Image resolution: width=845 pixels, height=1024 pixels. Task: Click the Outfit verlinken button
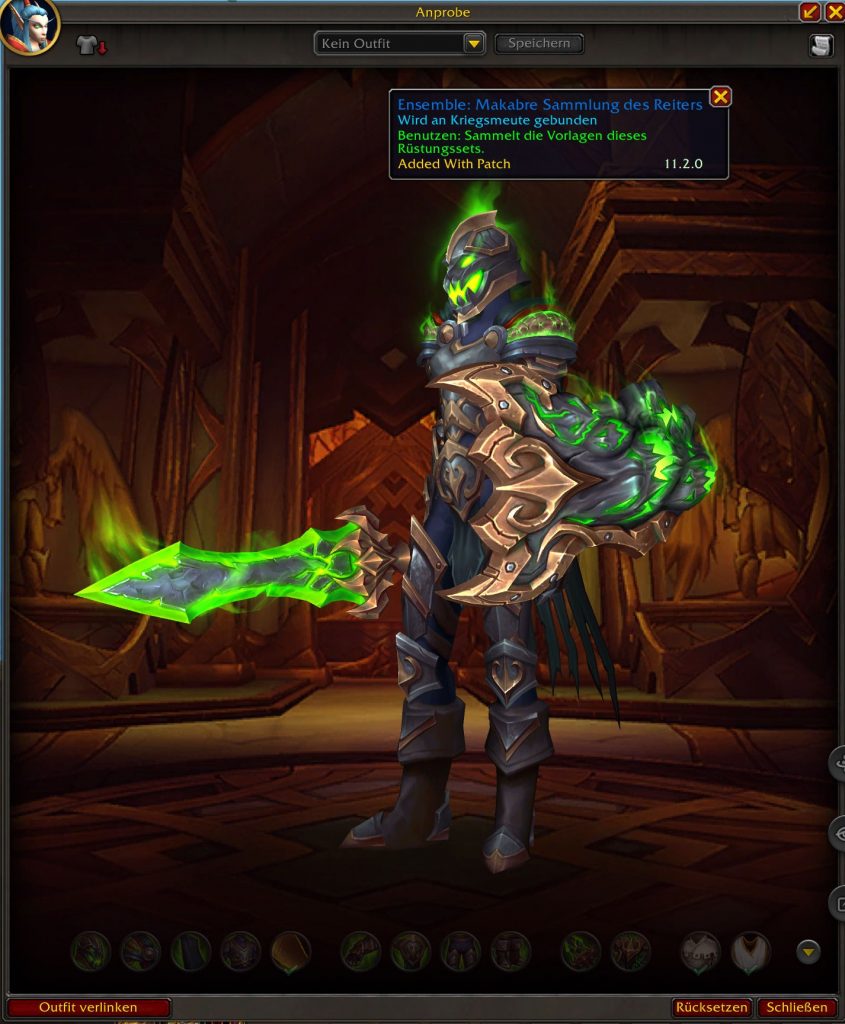(x=88, y=1007)
